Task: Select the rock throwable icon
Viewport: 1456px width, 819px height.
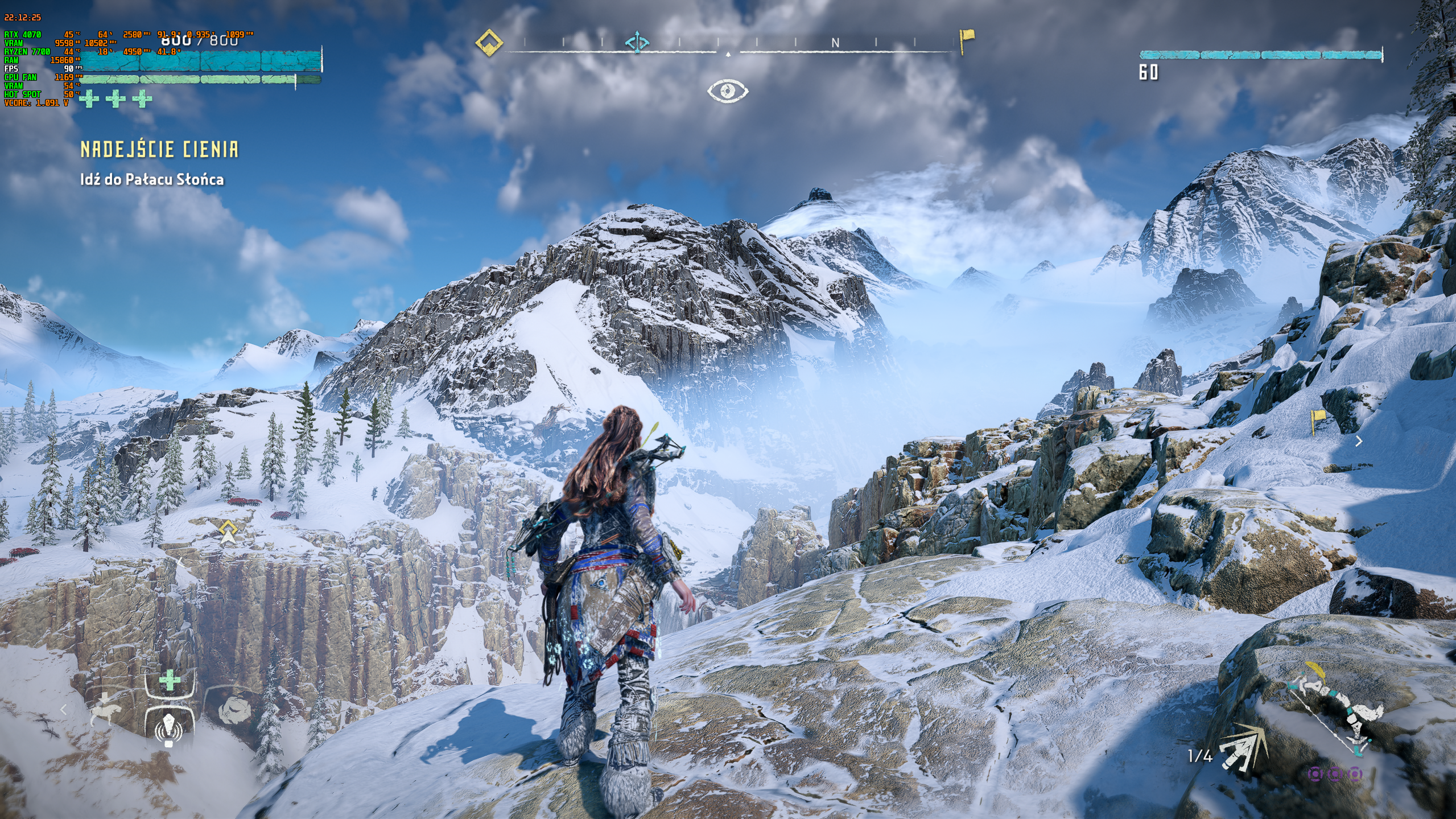Action: point(235,710)
